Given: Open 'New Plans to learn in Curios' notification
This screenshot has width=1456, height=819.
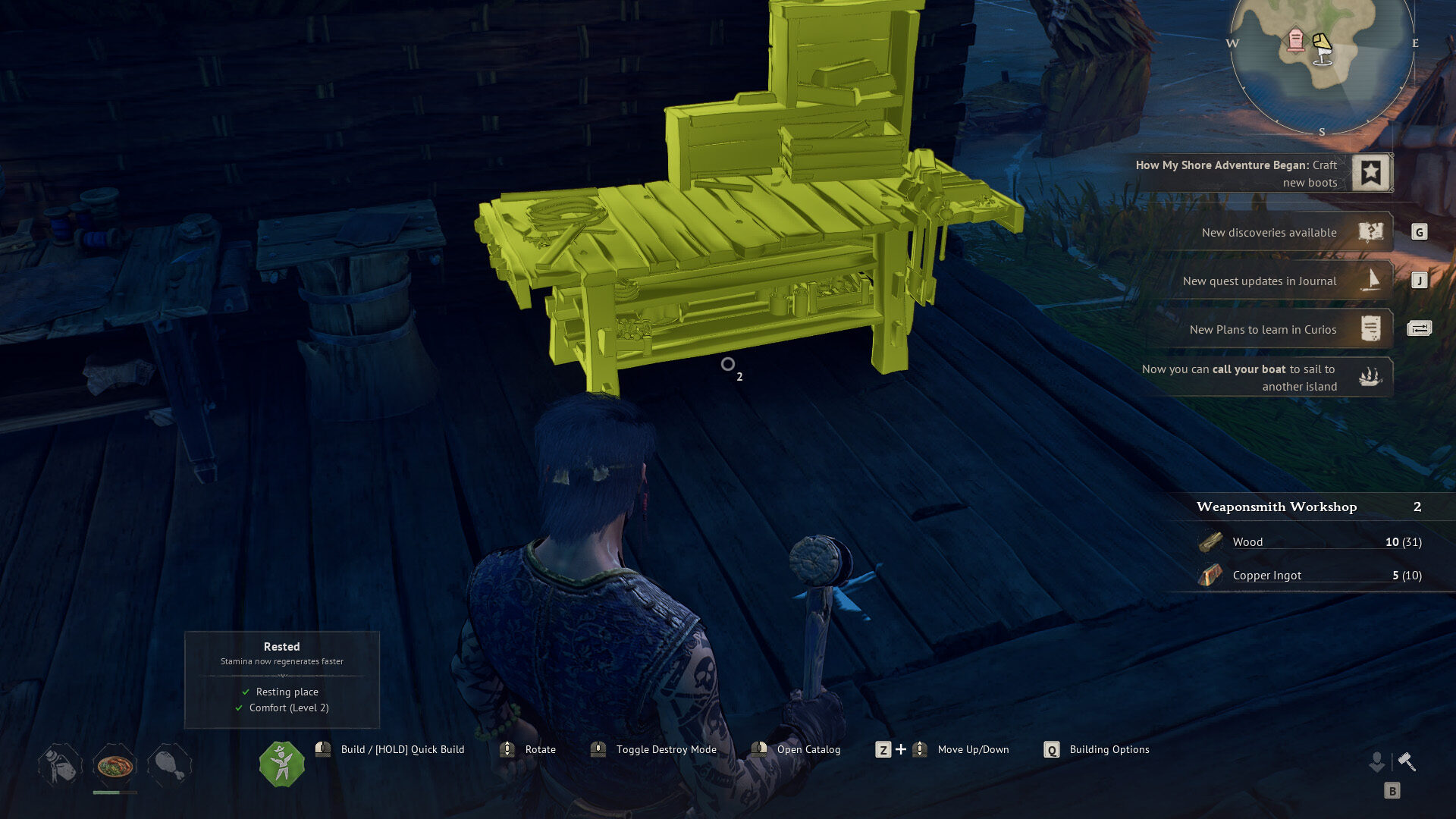Looking at the screenshot, I should click(x=1263, y=330).
